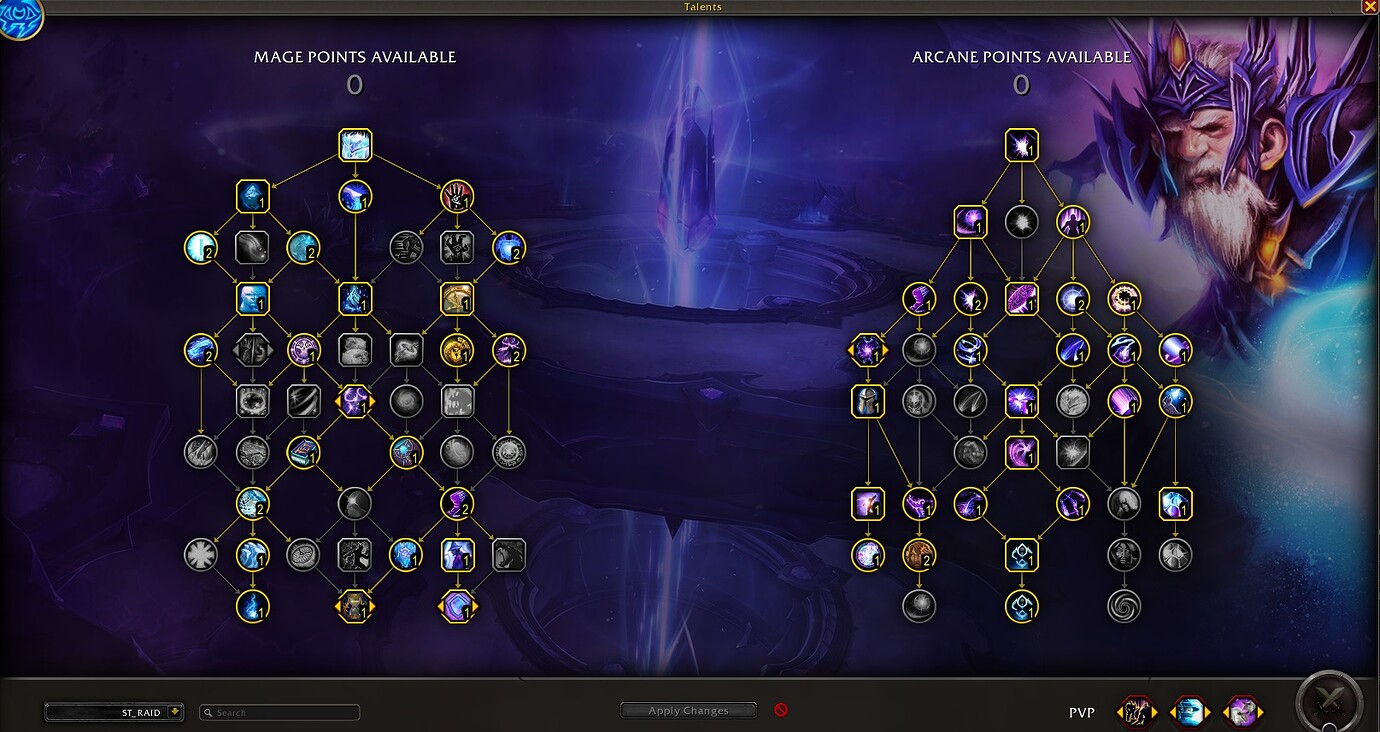Select the icy second PvP talent
Viewport: 1380px width, 732px height.
[1190, 711]
